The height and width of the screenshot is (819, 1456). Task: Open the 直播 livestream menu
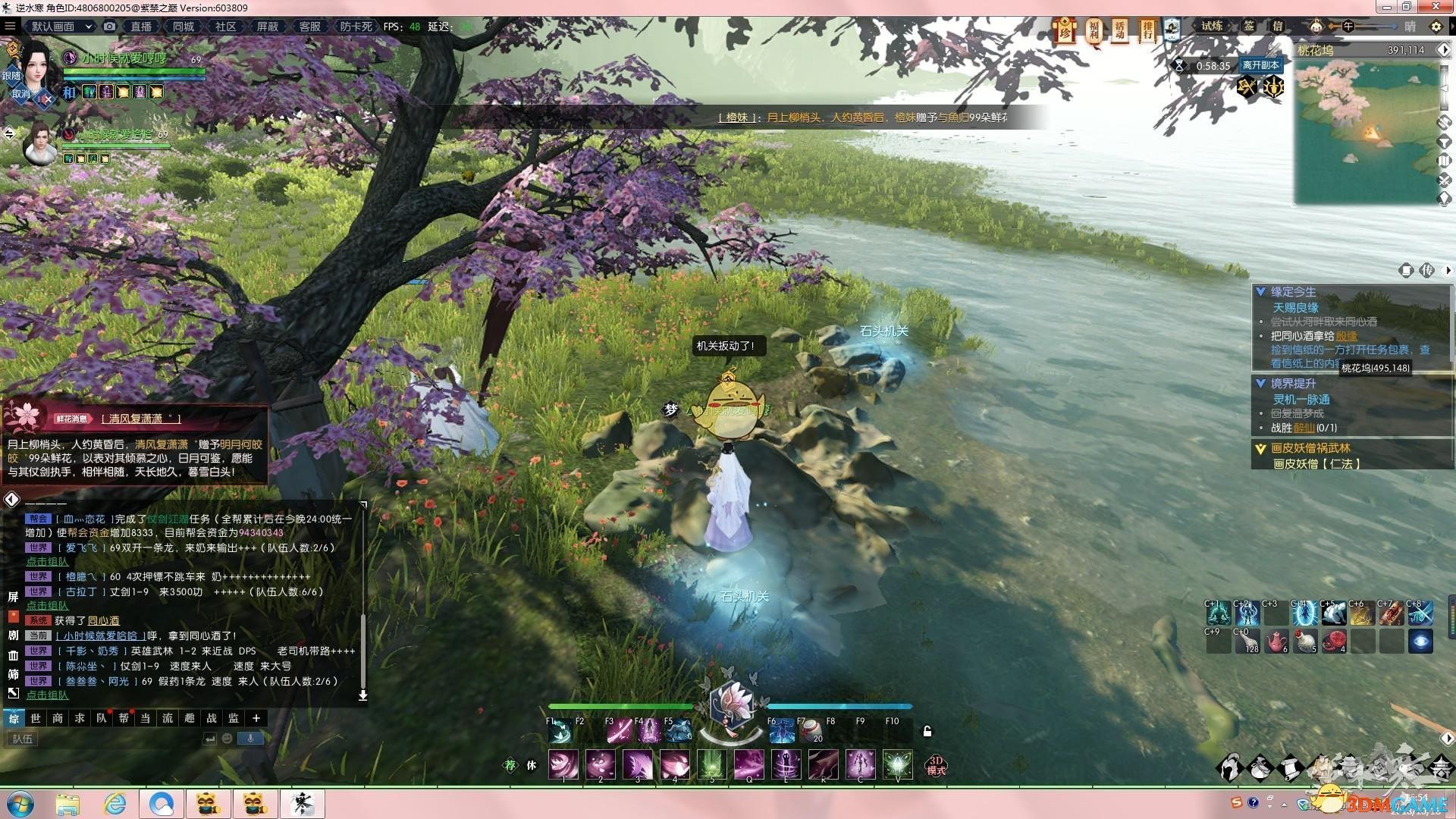(141, 27)
